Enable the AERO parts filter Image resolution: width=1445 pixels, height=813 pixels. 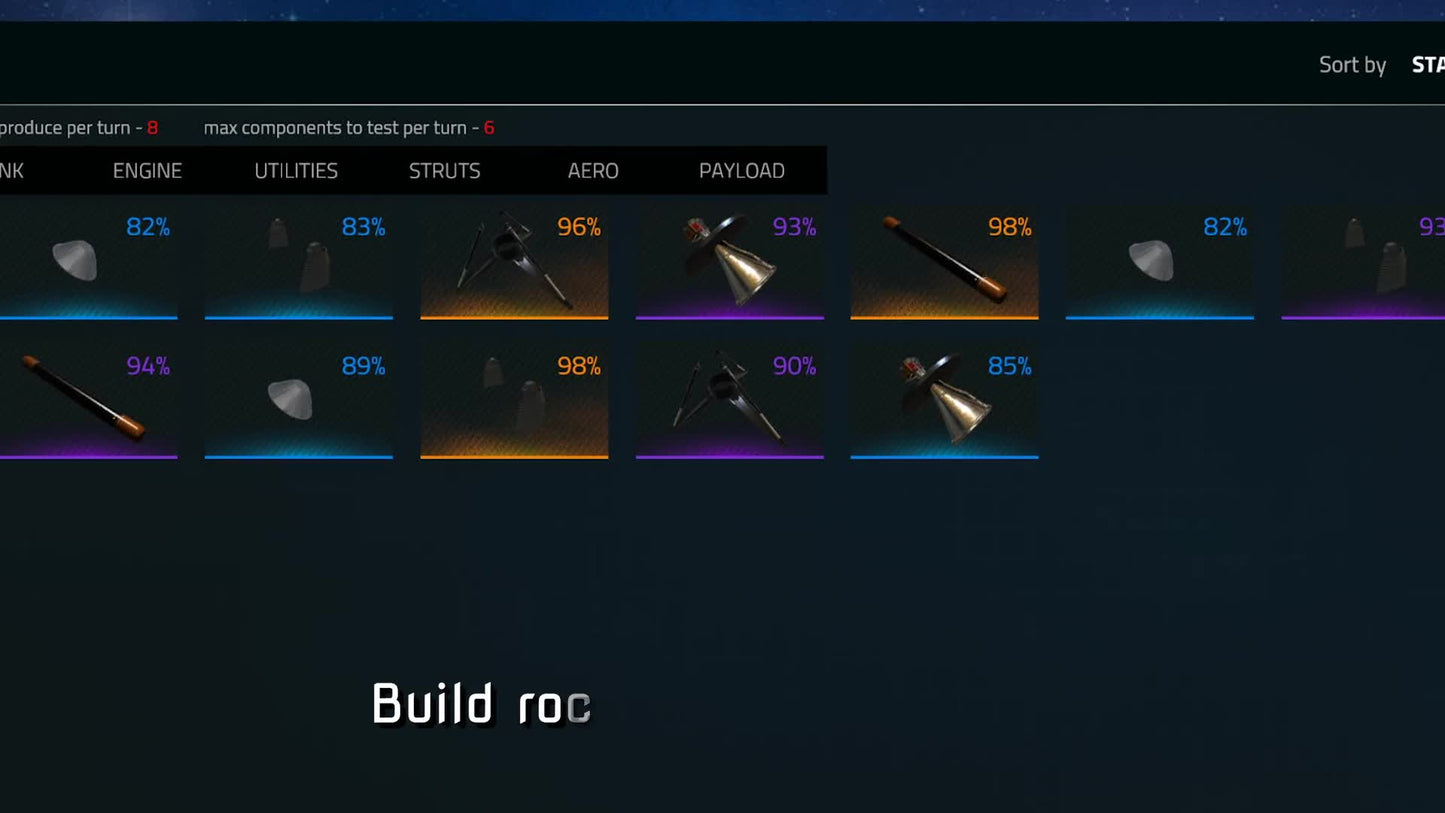594,170
